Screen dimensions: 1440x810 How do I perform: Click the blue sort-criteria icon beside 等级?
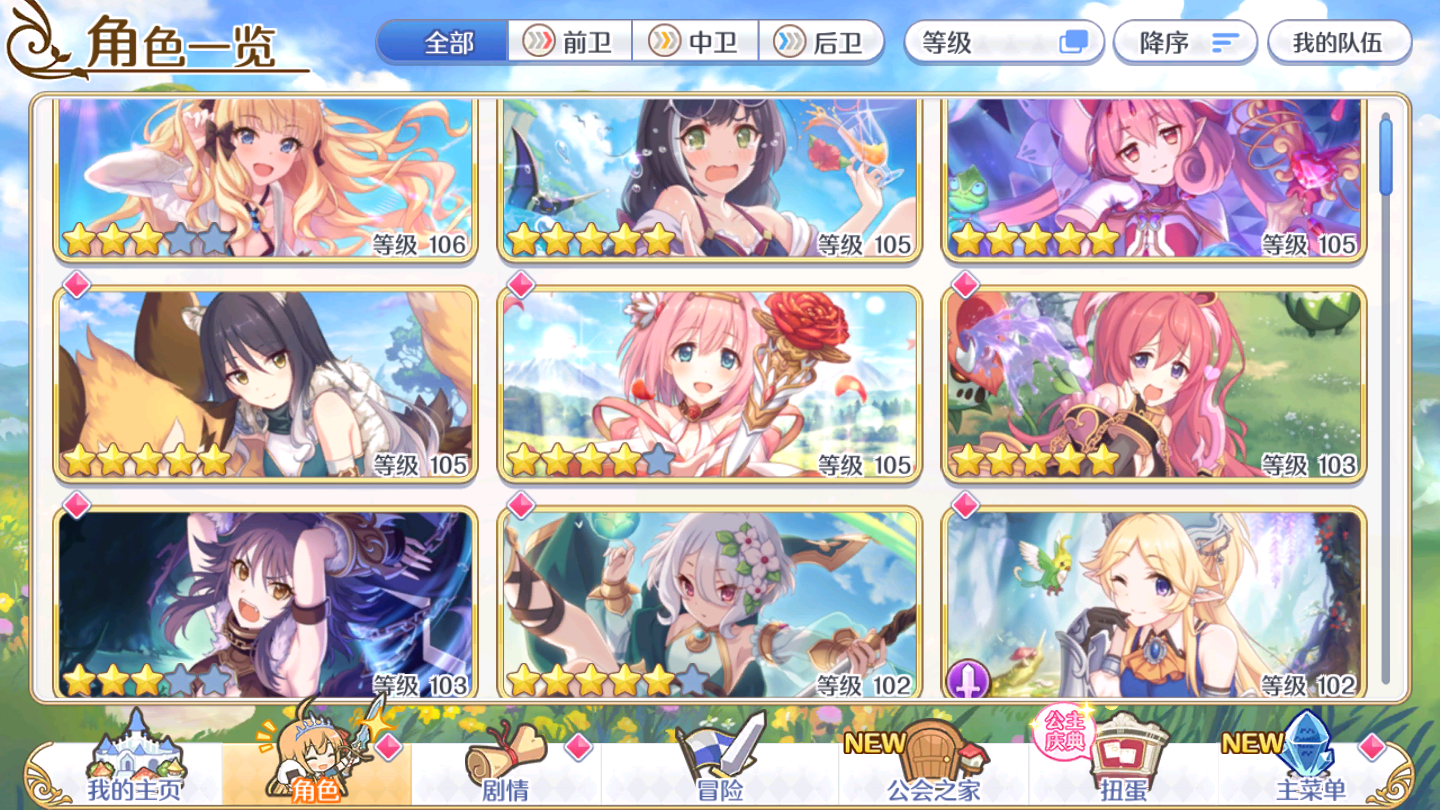pyautogui.click(x=1075, y=42)
